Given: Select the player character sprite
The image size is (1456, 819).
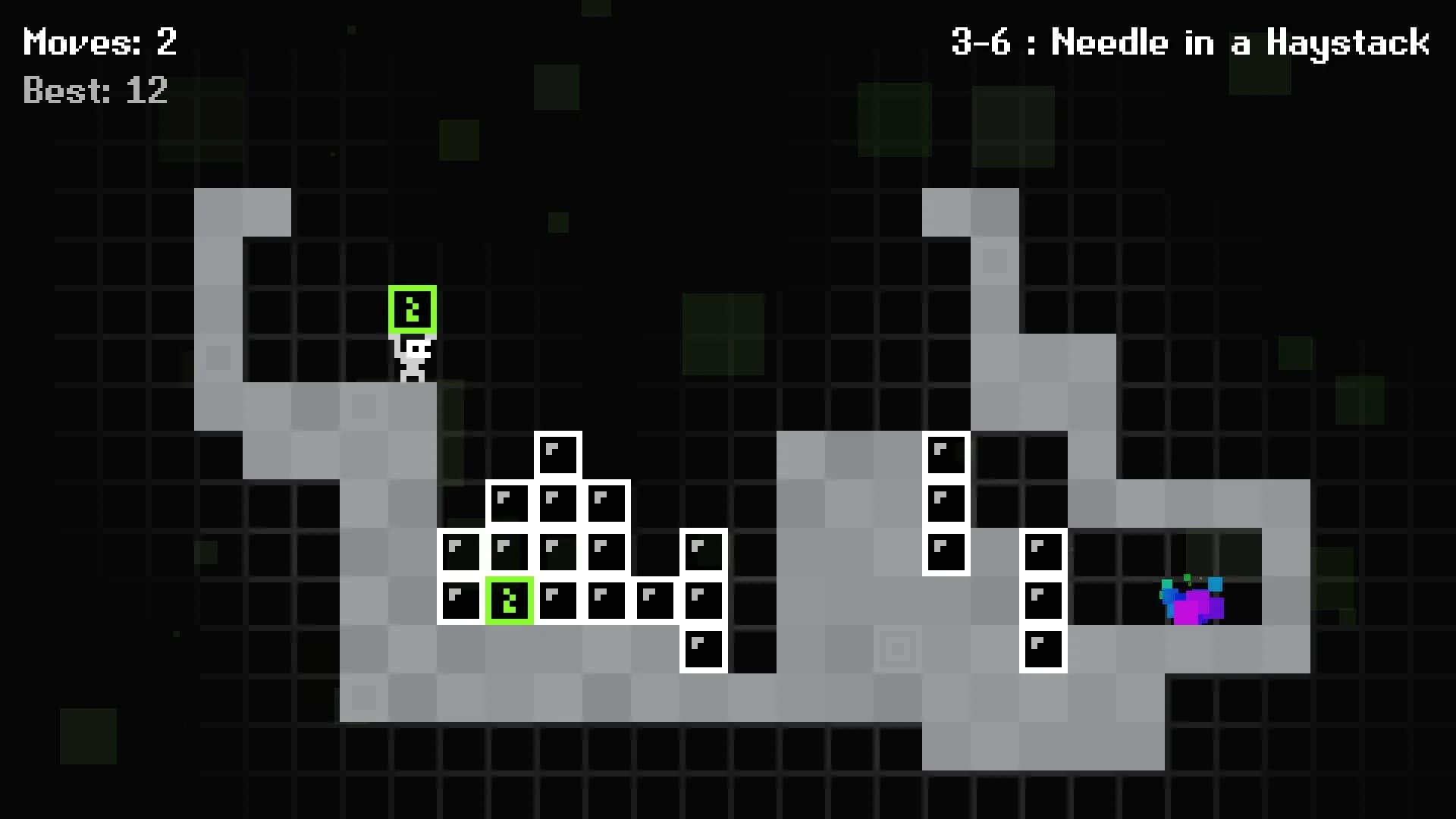Looking at the screenshot, I should click(x=413, y=356).
